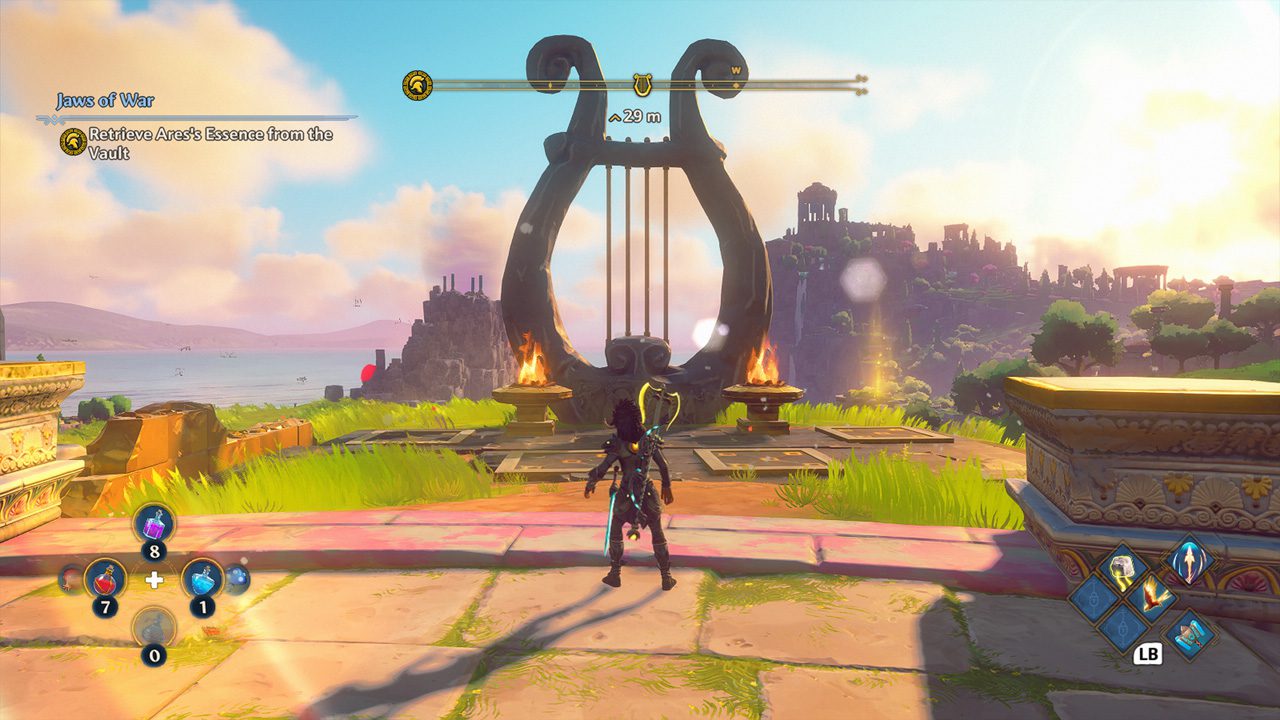Image resolution: width=1280 pixels, height=720 pixels.
Task: Use the red health potion
Action: (104, 579)
